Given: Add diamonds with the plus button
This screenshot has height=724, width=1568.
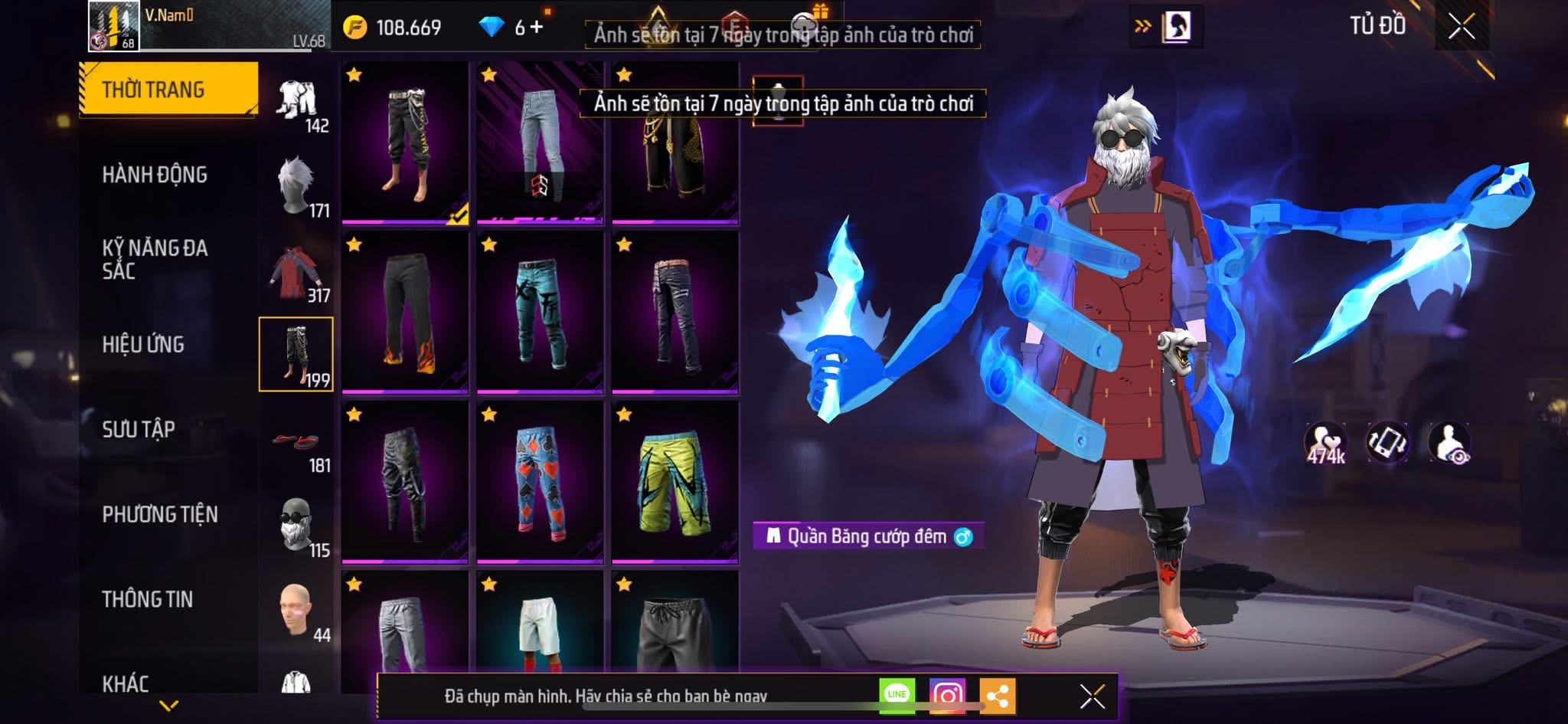Looking at the screenshot, I should 537,28.
